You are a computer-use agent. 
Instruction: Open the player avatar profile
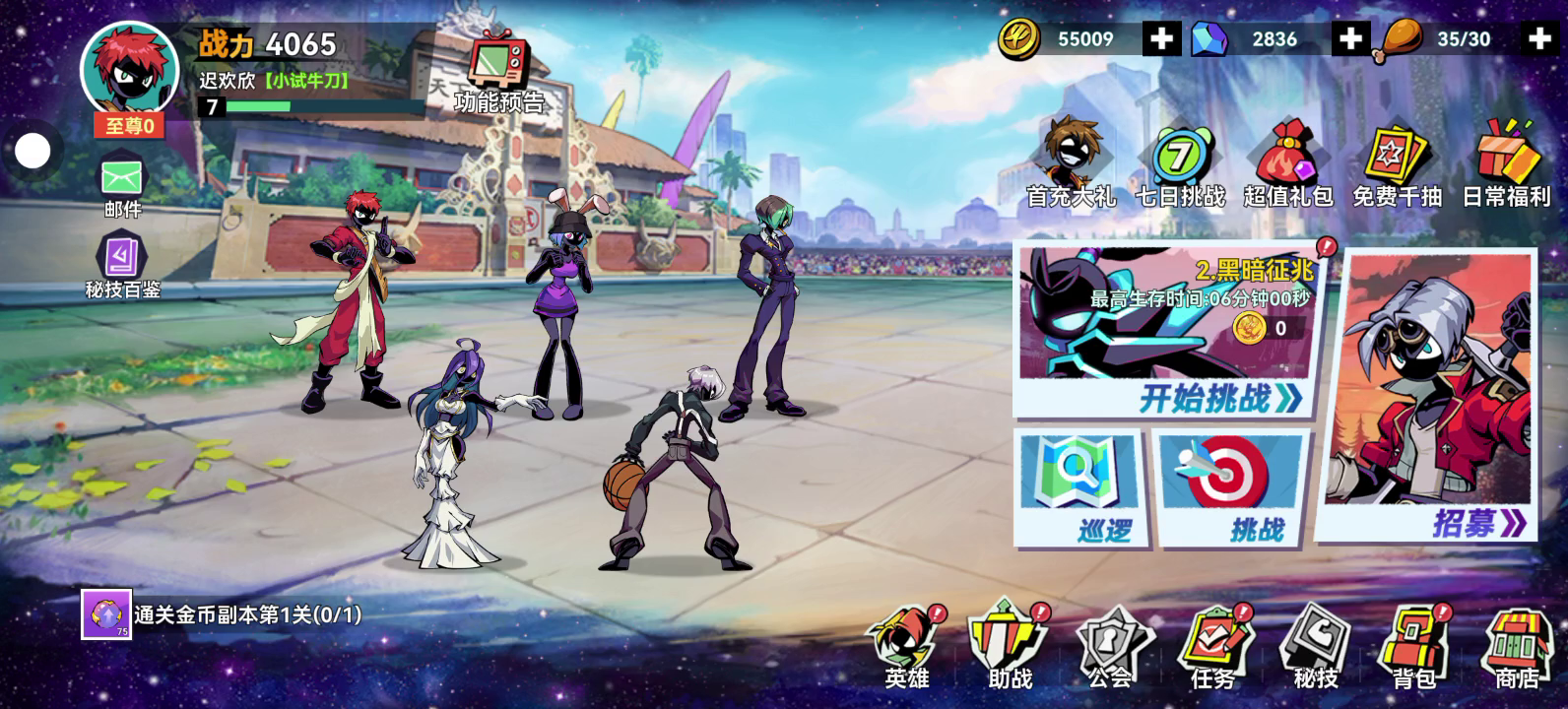[x=129, y=71]
